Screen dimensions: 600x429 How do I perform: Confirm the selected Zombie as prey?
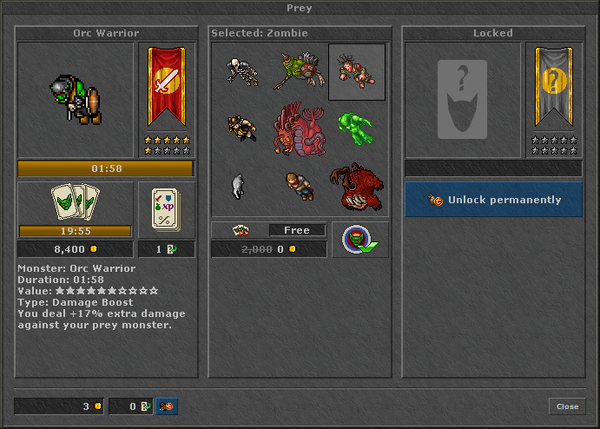[358, 239]
